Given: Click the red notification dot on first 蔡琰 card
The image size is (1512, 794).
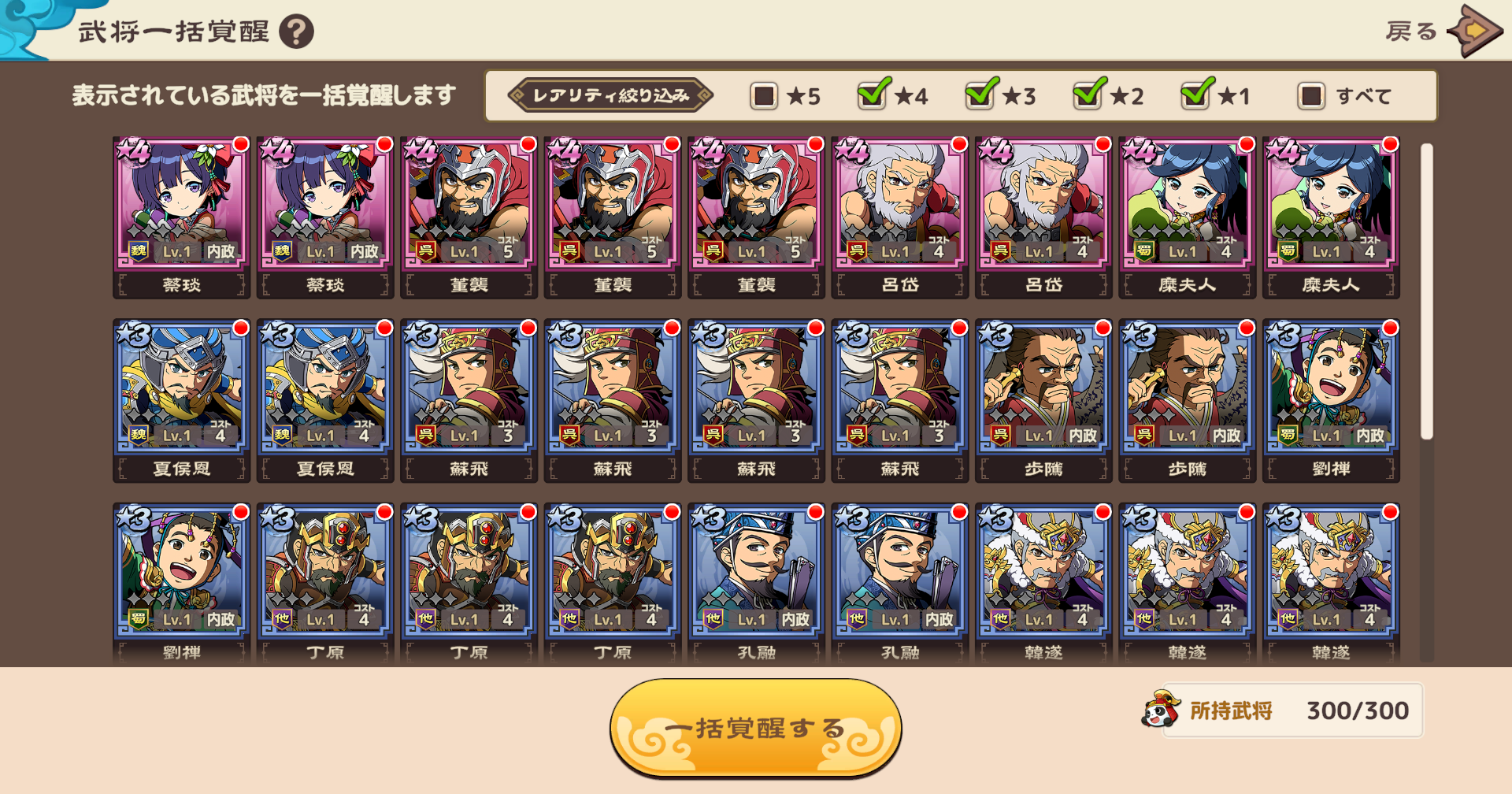Looking at the screenshot, I should pos(240,144).
